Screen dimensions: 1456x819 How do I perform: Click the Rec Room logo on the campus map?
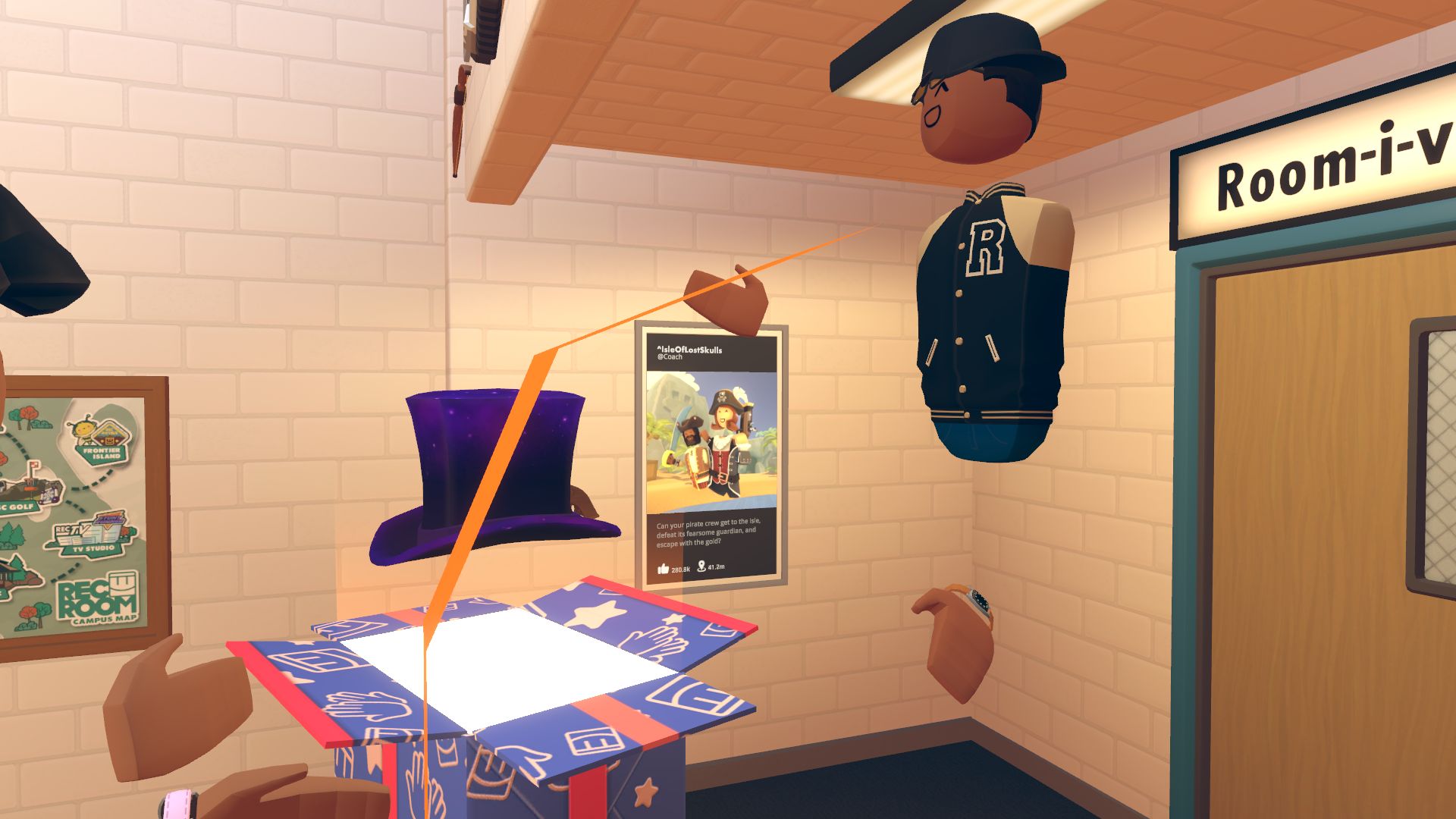coord(95,599)
